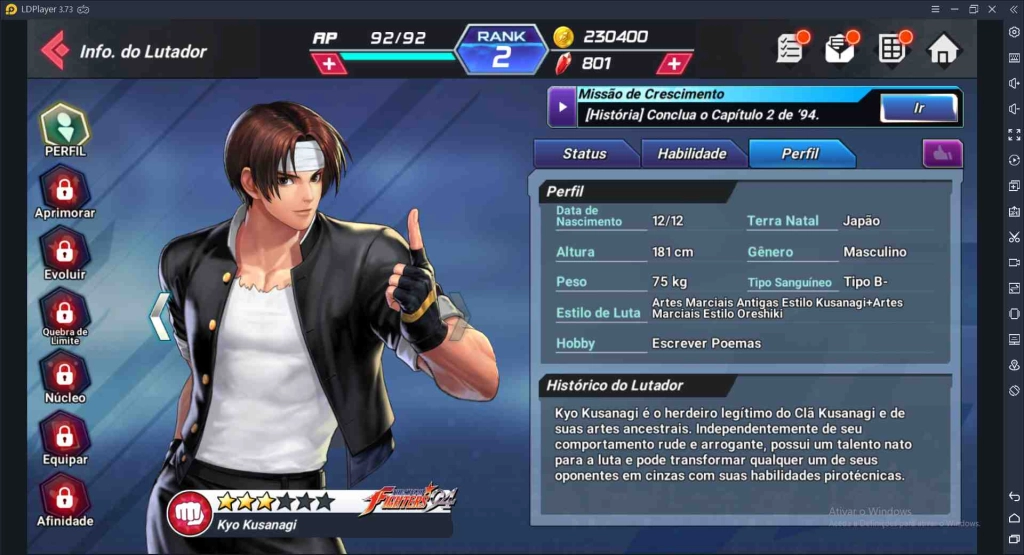Viewport: 1024px width, 555px height.
Task: Go back using the red arrow
Action: click(54, 50)
